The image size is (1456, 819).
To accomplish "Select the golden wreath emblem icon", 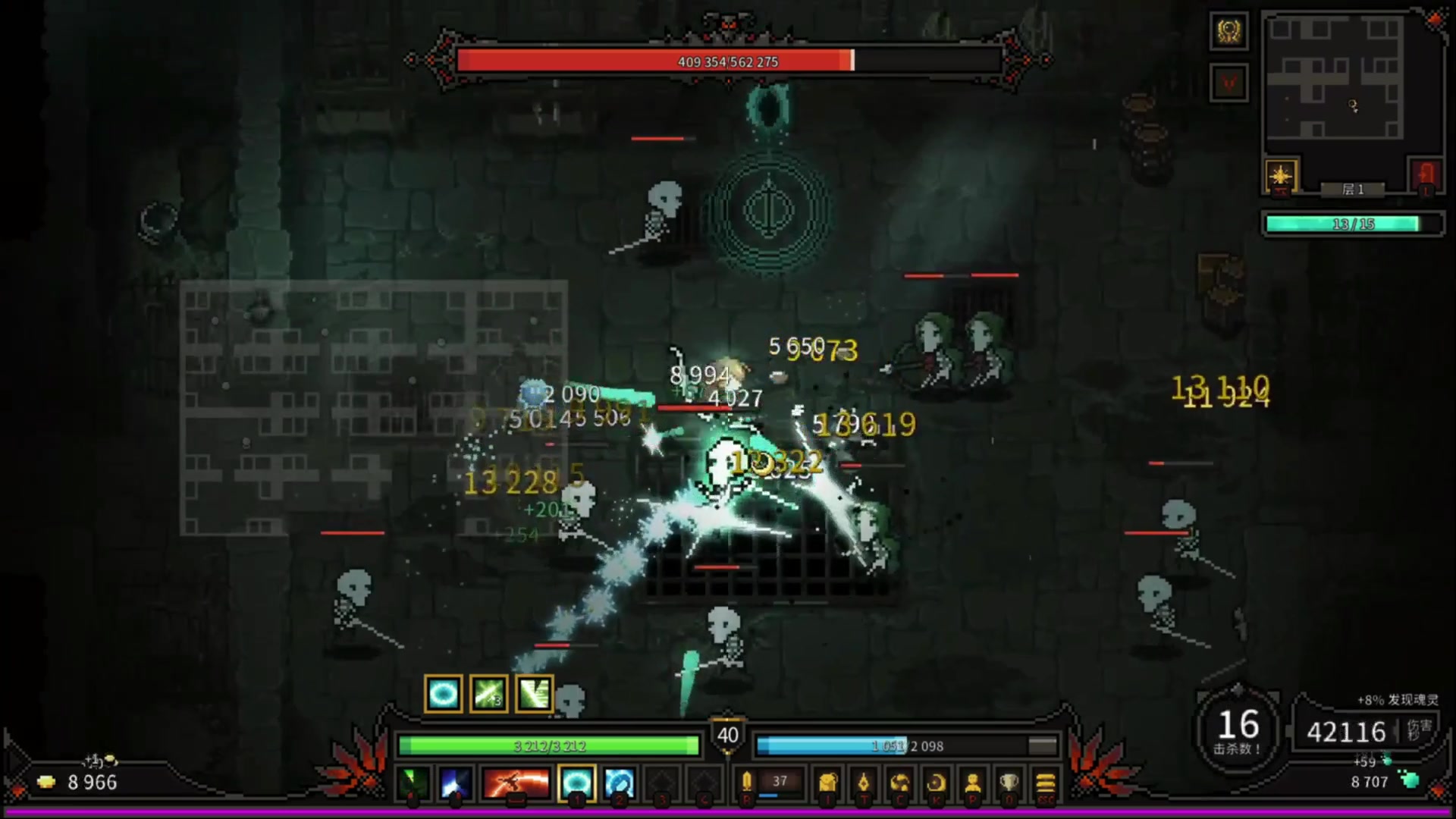I will pyautogui.click(x=1228, y=32).
